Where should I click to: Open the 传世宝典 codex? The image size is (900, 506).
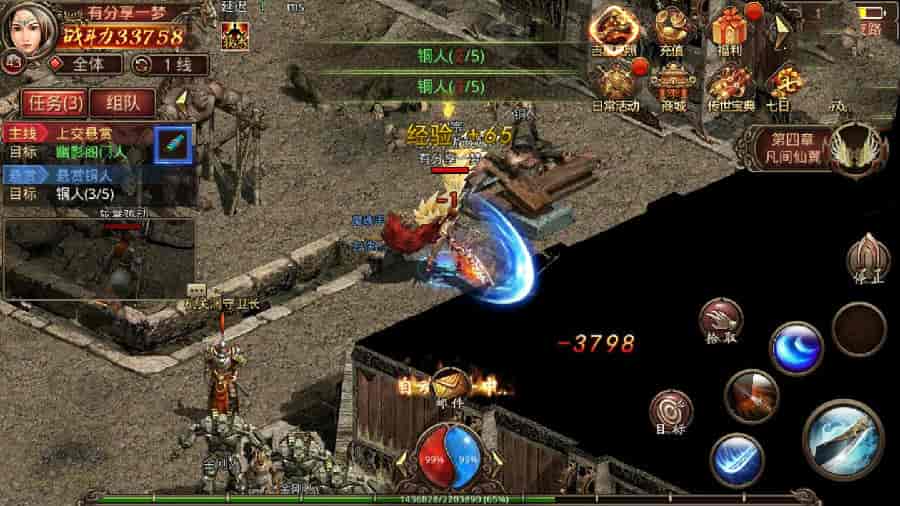(x=726, y=85)
